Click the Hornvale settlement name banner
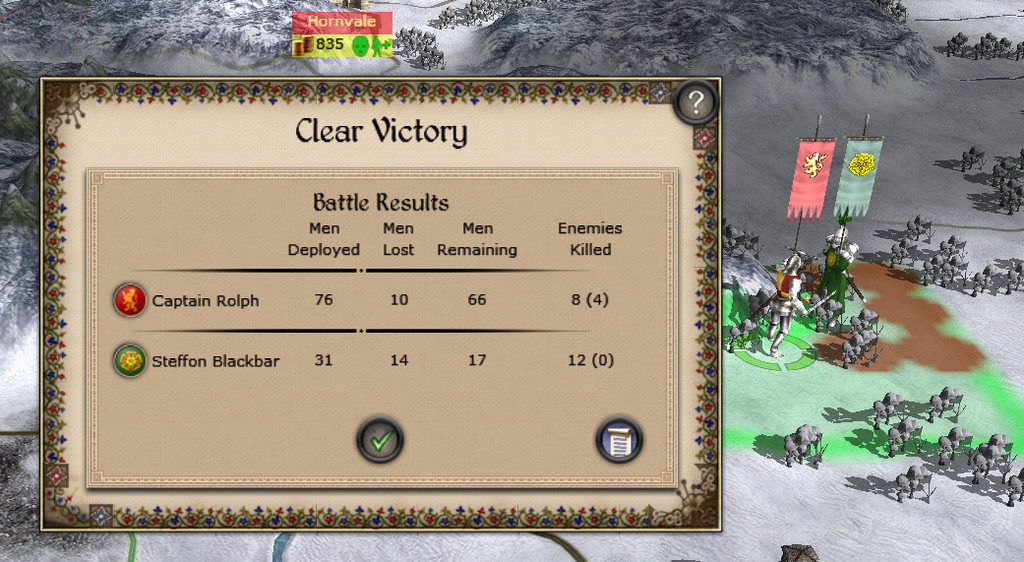Image resolution: width=1024 pixels, height=562 pixels. [341, 21]
